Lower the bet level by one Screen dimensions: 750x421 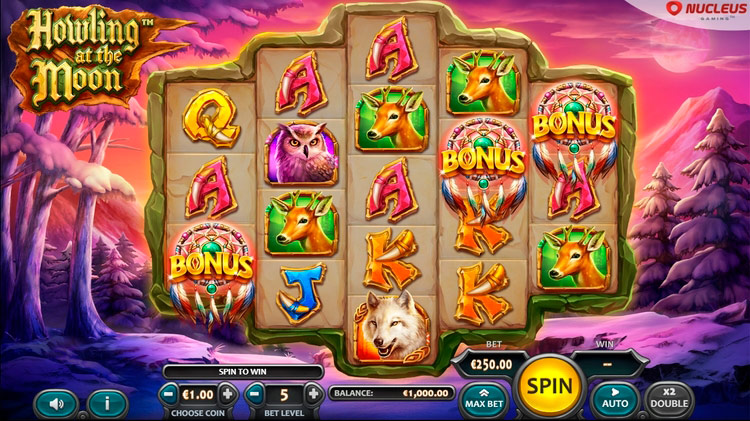(256, 394)
